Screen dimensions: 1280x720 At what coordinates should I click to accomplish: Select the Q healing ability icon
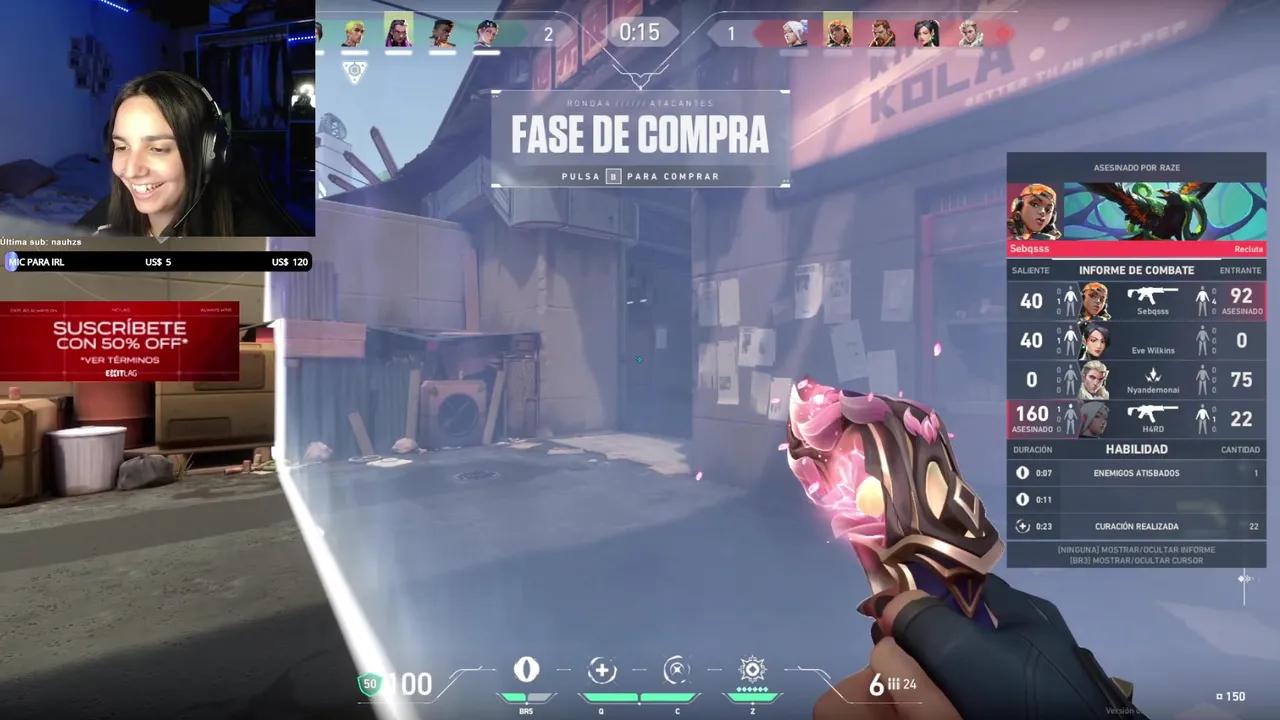pos(602,670)
